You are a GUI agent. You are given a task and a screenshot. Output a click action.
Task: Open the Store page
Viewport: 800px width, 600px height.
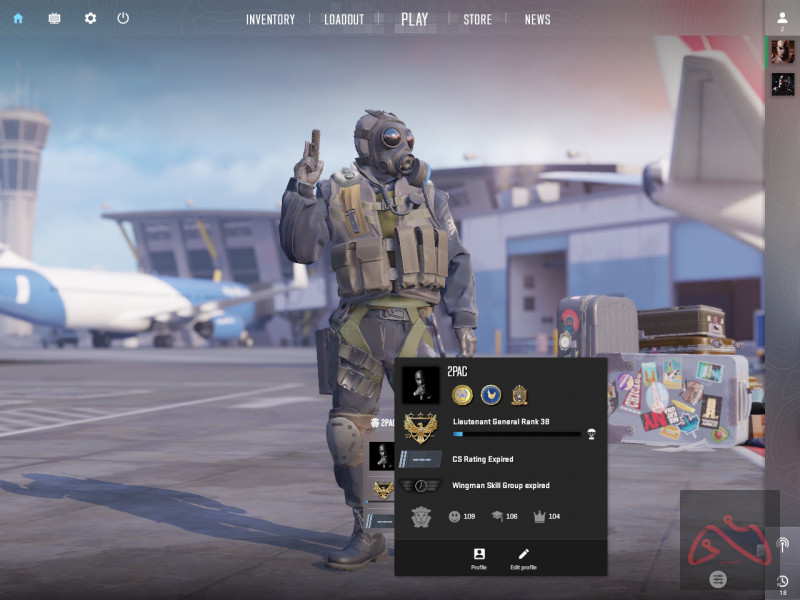pyautogui.click(x=477, y=19)
